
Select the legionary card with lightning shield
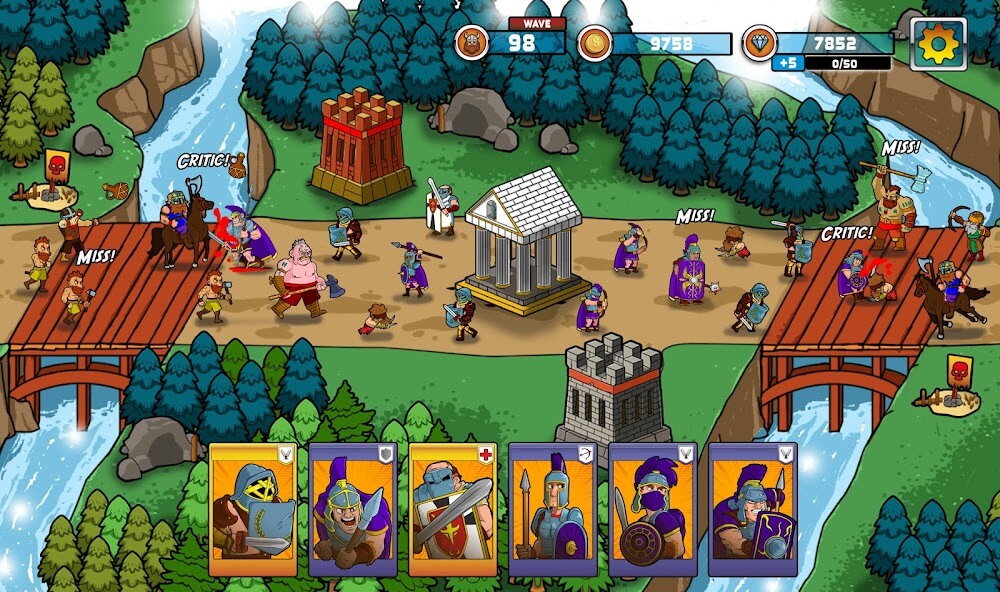(x=752, y=510)
